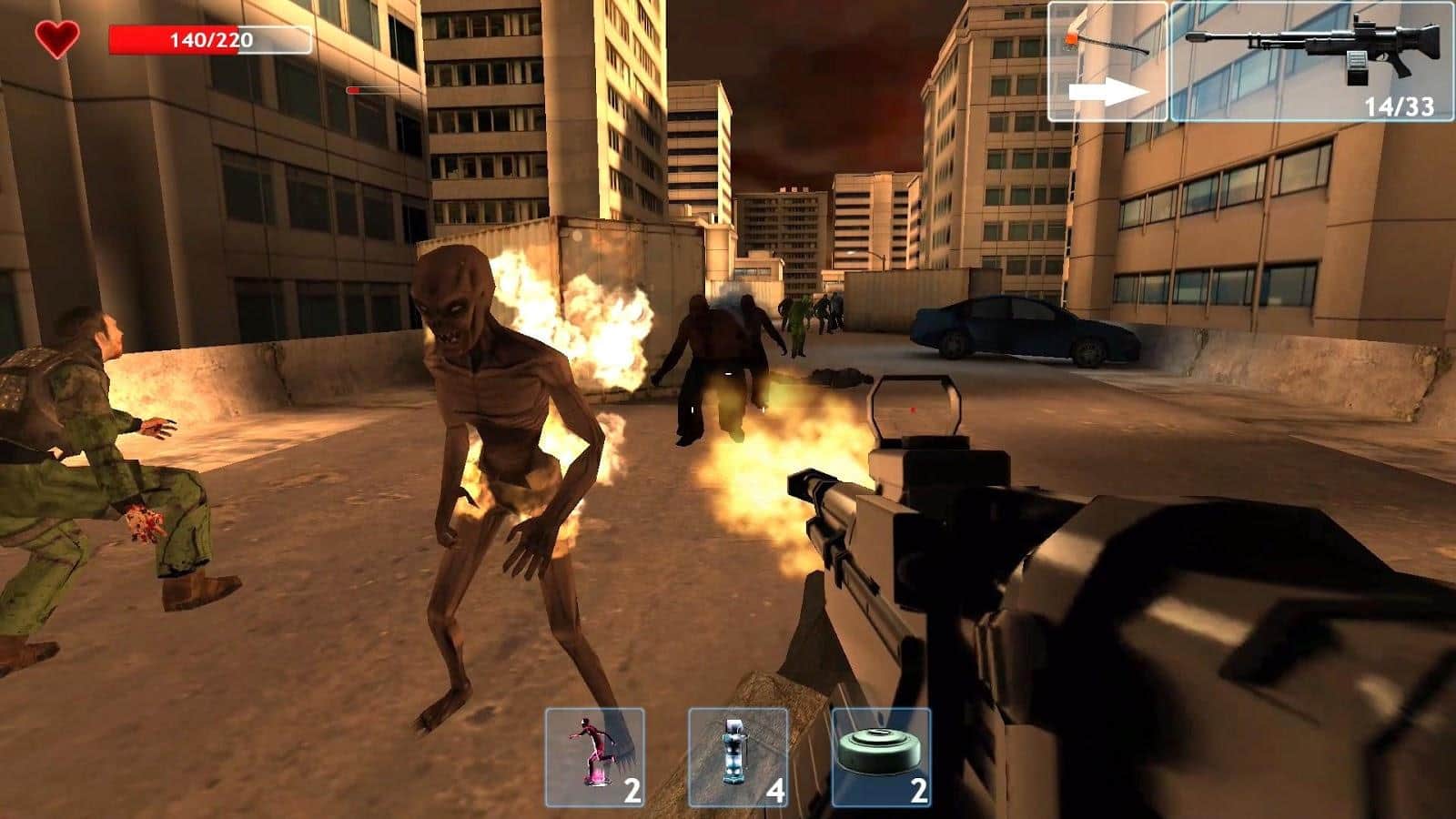Image resolution: width=1456 pixels, height=819 pixels.
Task: Deploy the sentry turret item
Action: (738, 757)
